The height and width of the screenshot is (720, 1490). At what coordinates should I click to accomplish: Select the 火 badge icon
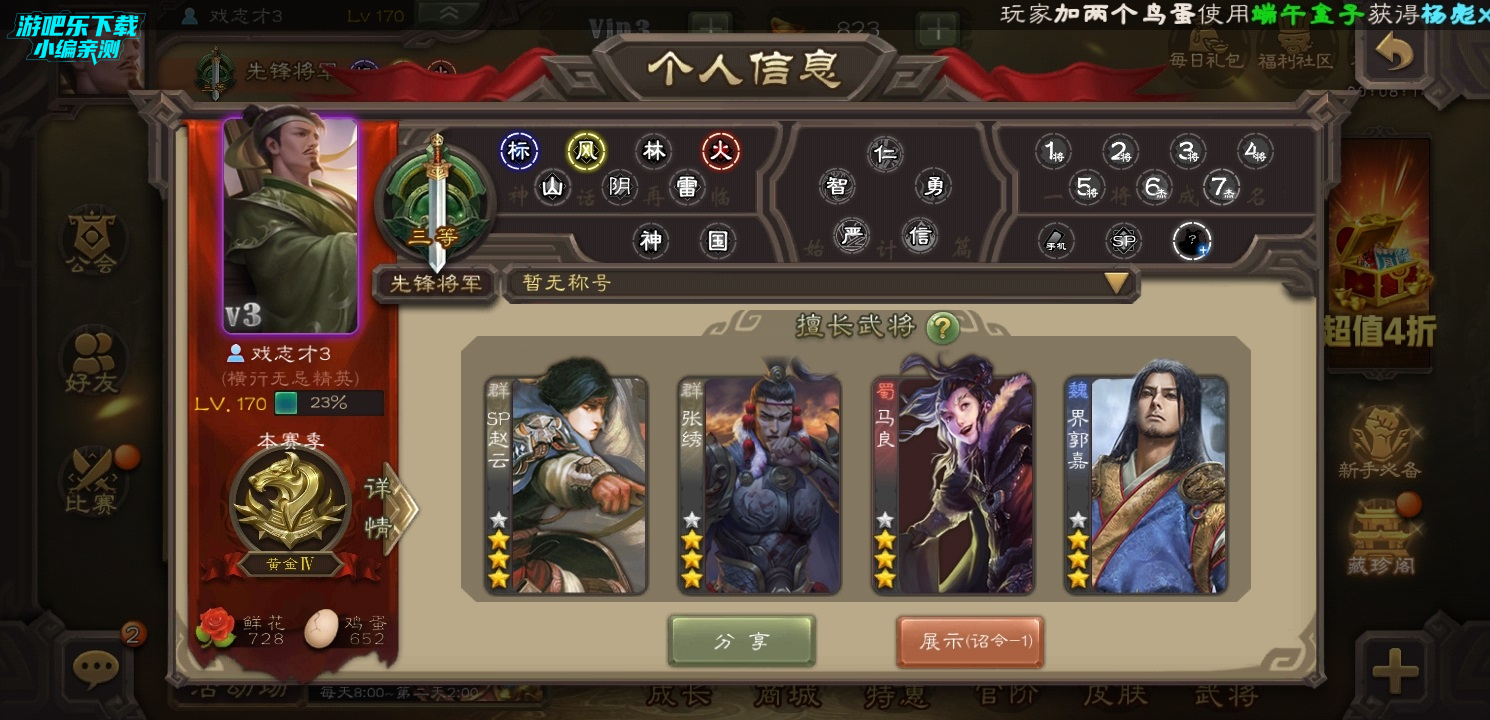pyautogui.click(x=719, y=152)
